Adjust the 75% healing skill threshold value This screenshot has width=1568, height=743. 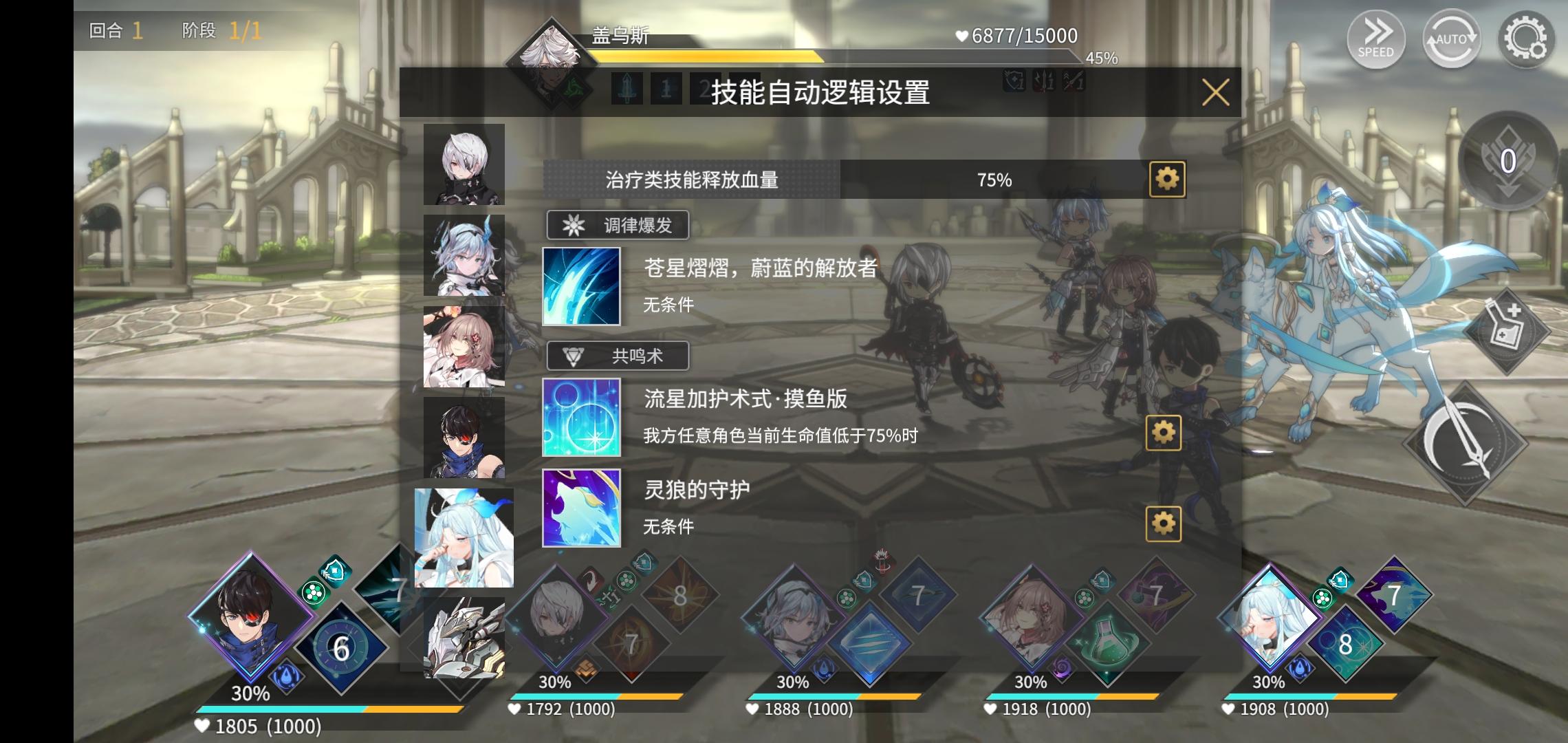tap(997, 180)
